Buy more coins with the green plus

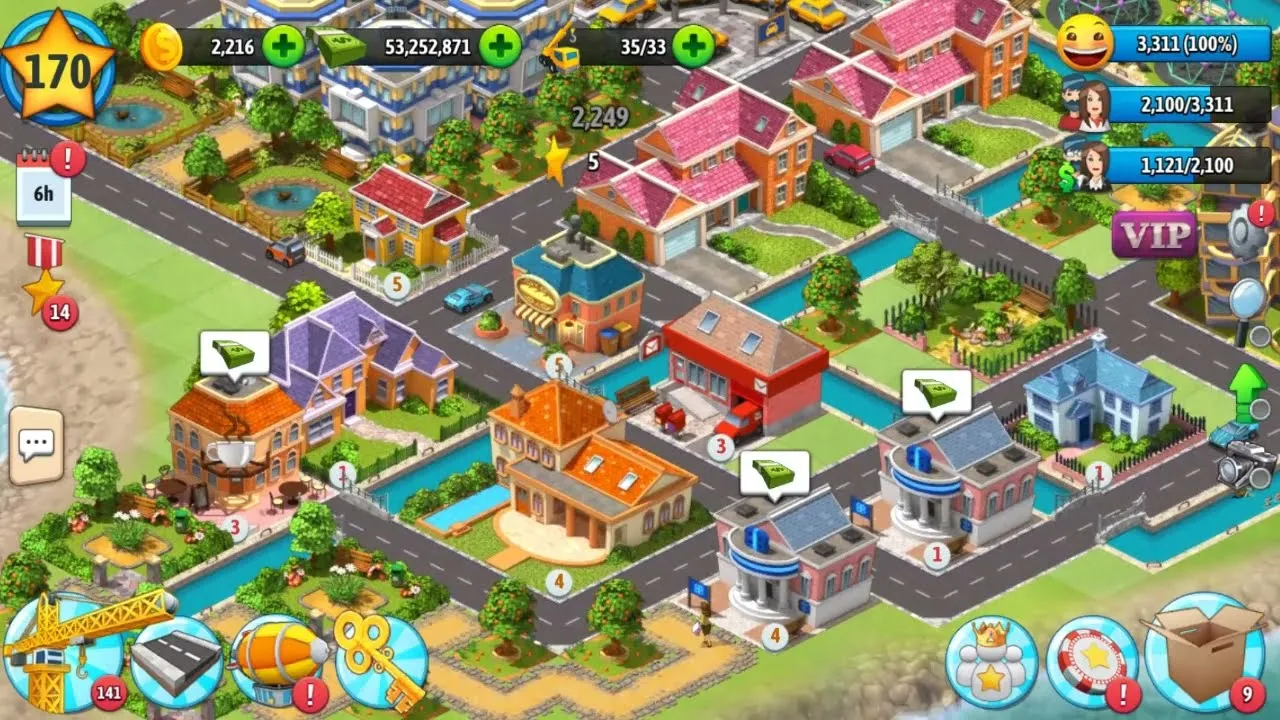281,44
